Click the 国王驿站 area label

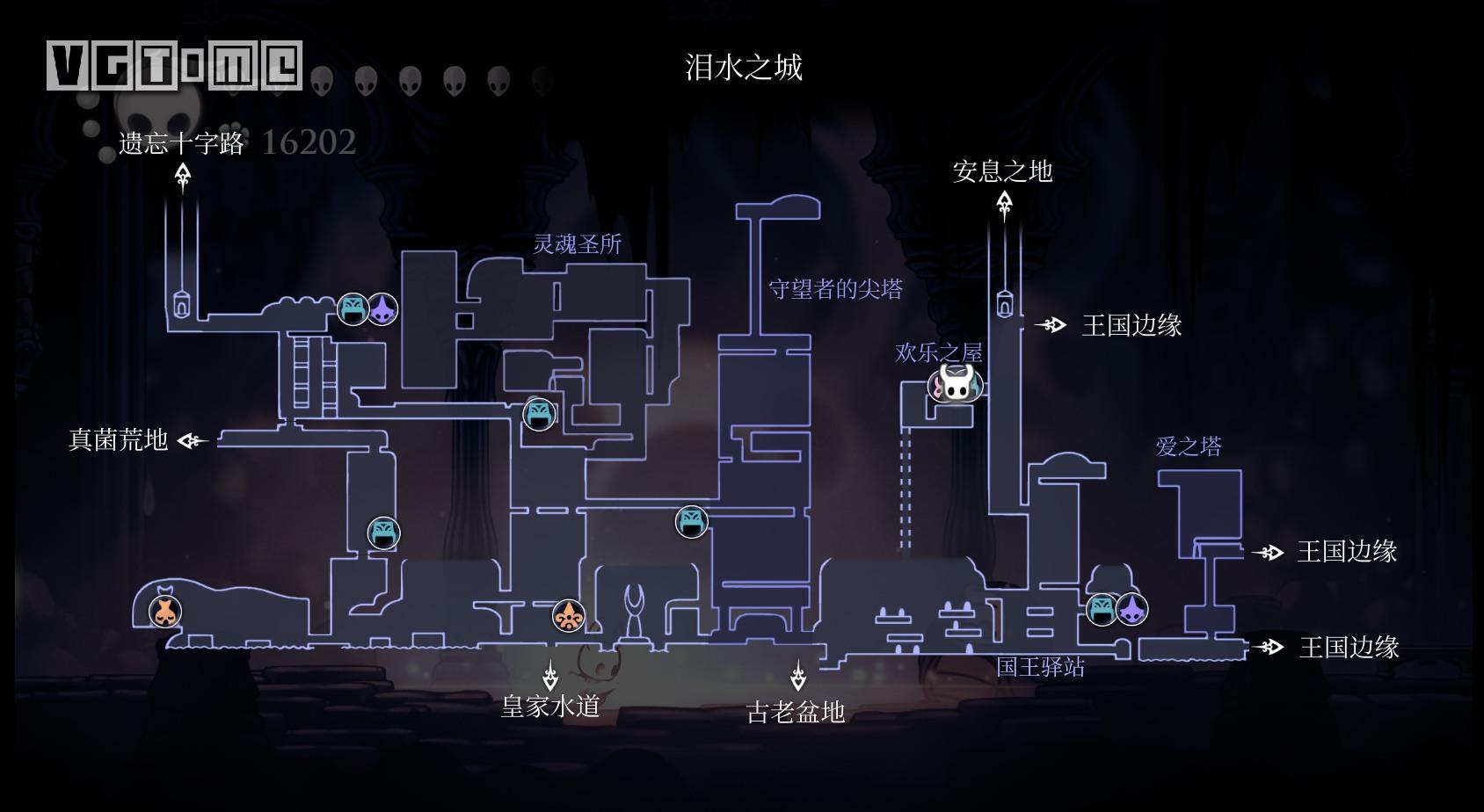(x=1041, y=668)
